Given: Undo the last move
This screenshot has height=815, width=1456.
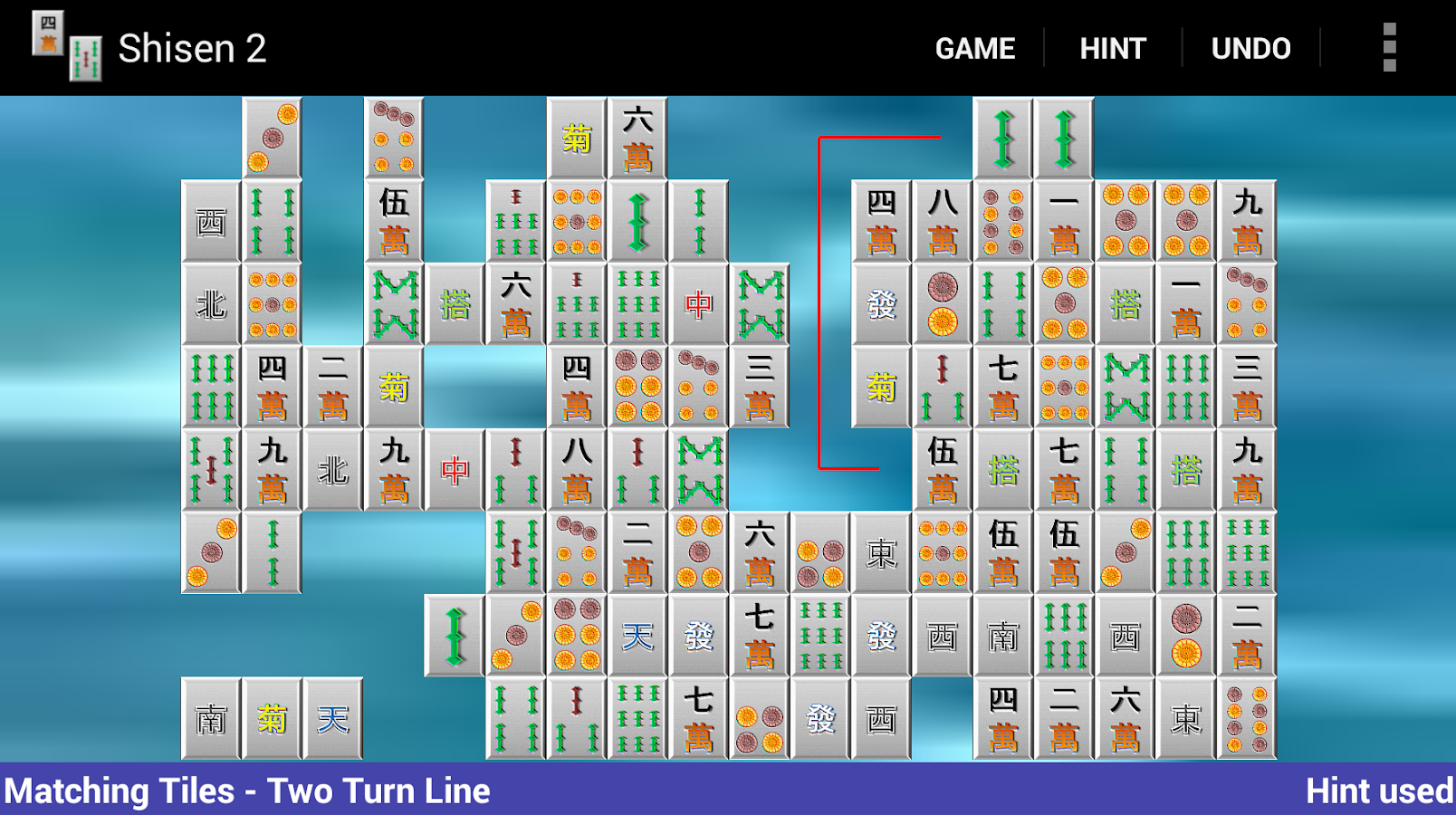Looking at the screenshot, I should click(x=1250, y=48).
